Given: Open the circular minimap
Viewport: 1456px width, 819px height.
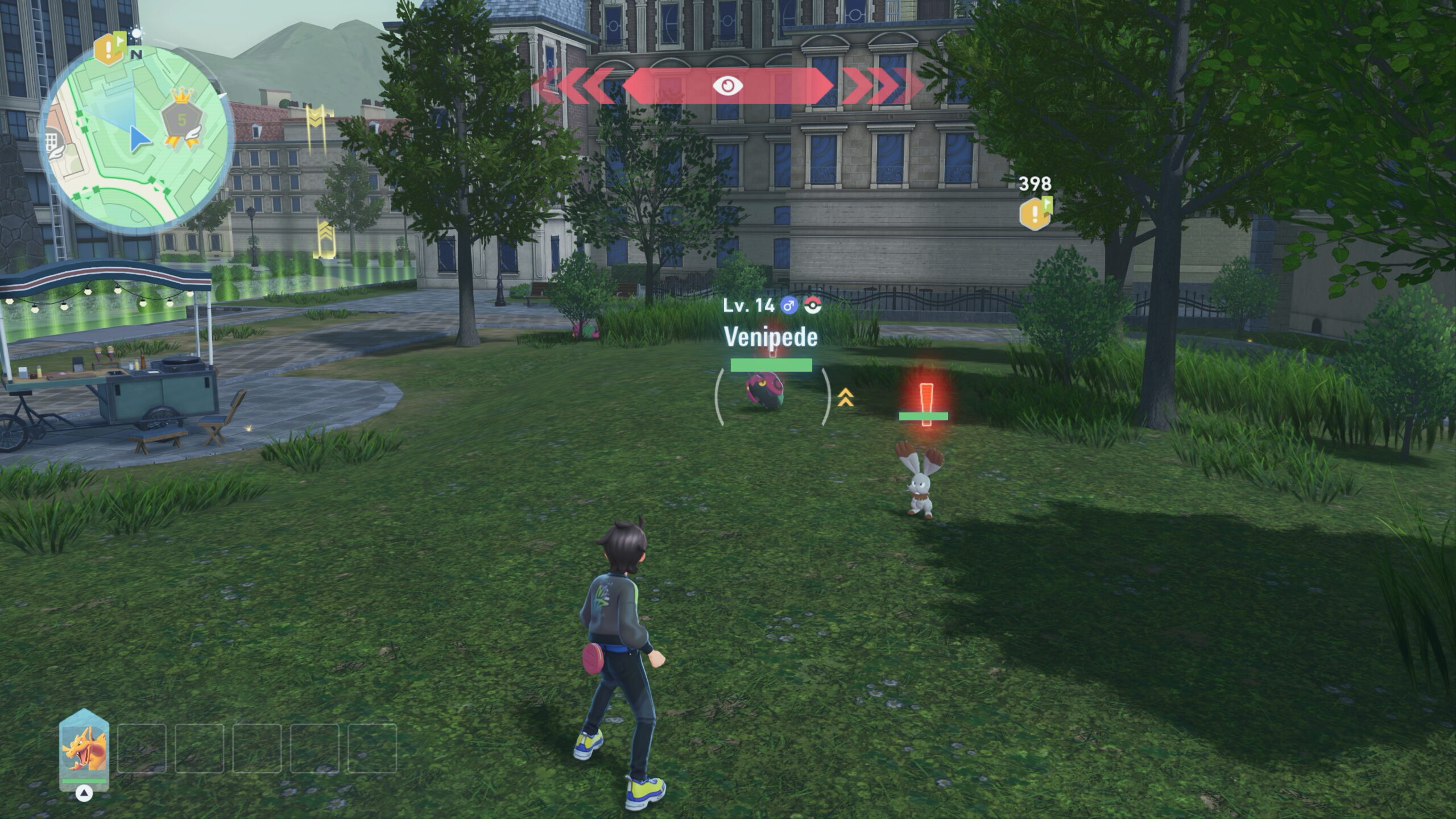Looking at the screenshot, I should (136, 138).
